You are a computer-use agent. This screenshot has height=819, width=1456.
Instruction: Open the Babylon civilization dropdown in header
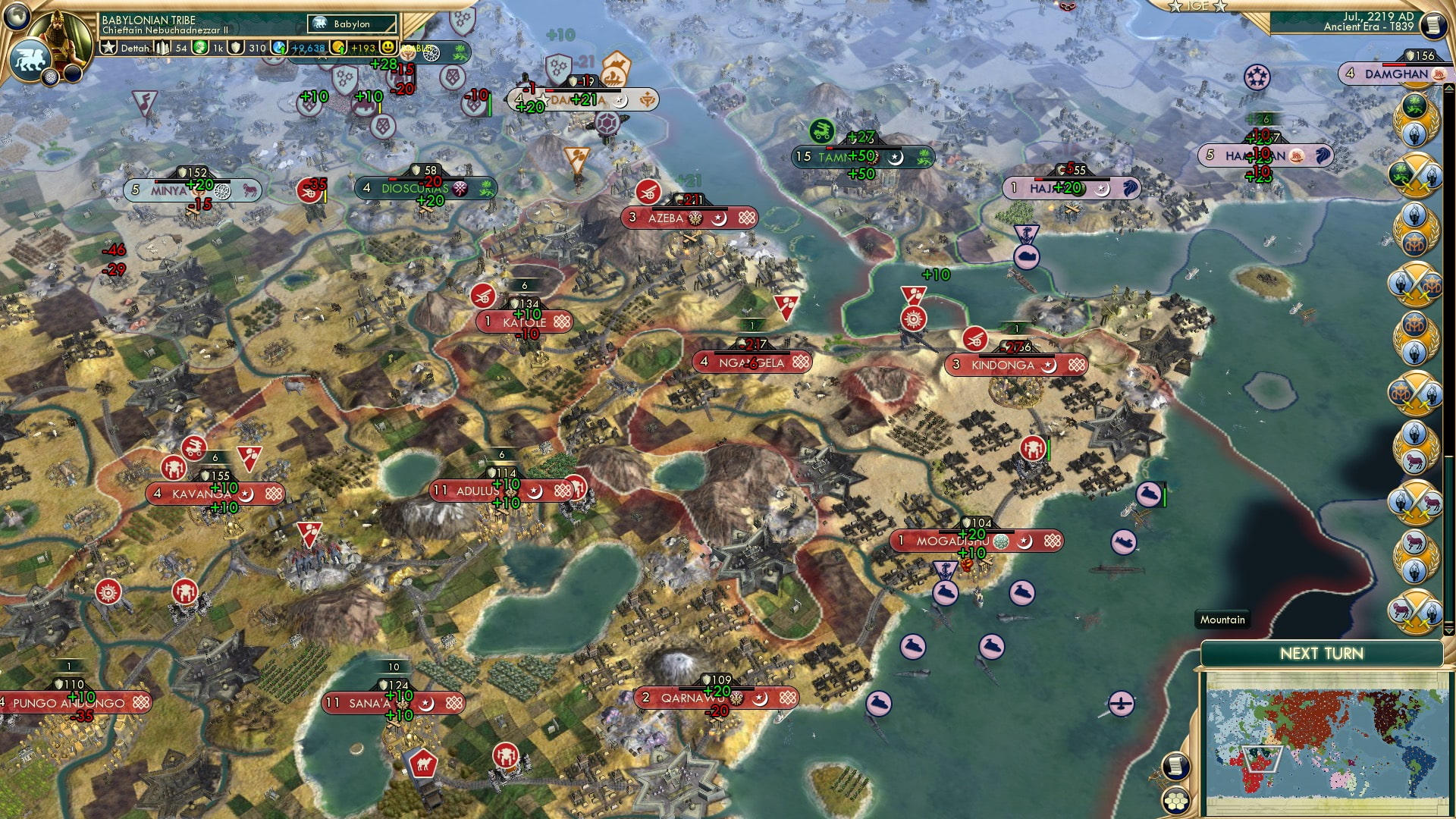coord(351,24)
